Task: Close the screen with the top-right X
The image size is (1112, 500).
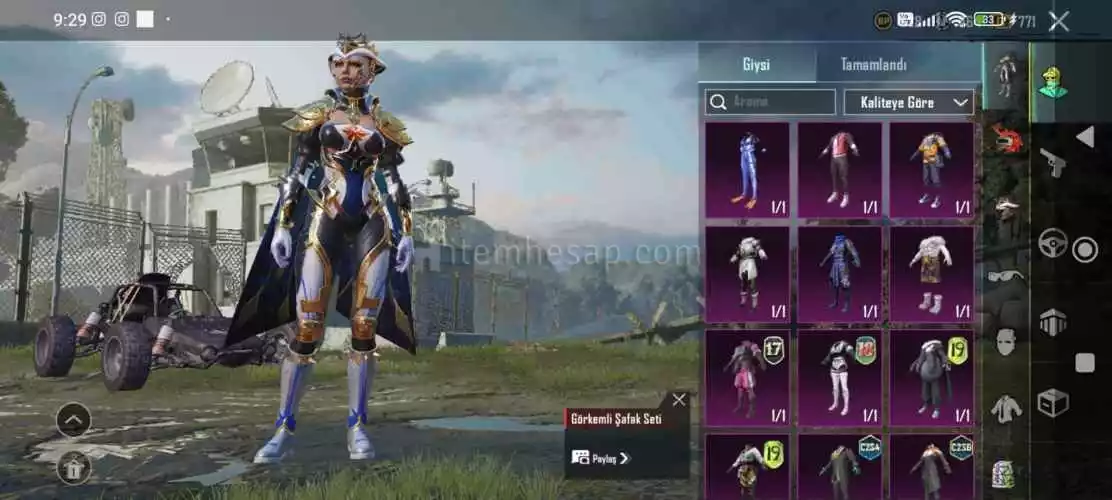Action: click(1058, 21)
